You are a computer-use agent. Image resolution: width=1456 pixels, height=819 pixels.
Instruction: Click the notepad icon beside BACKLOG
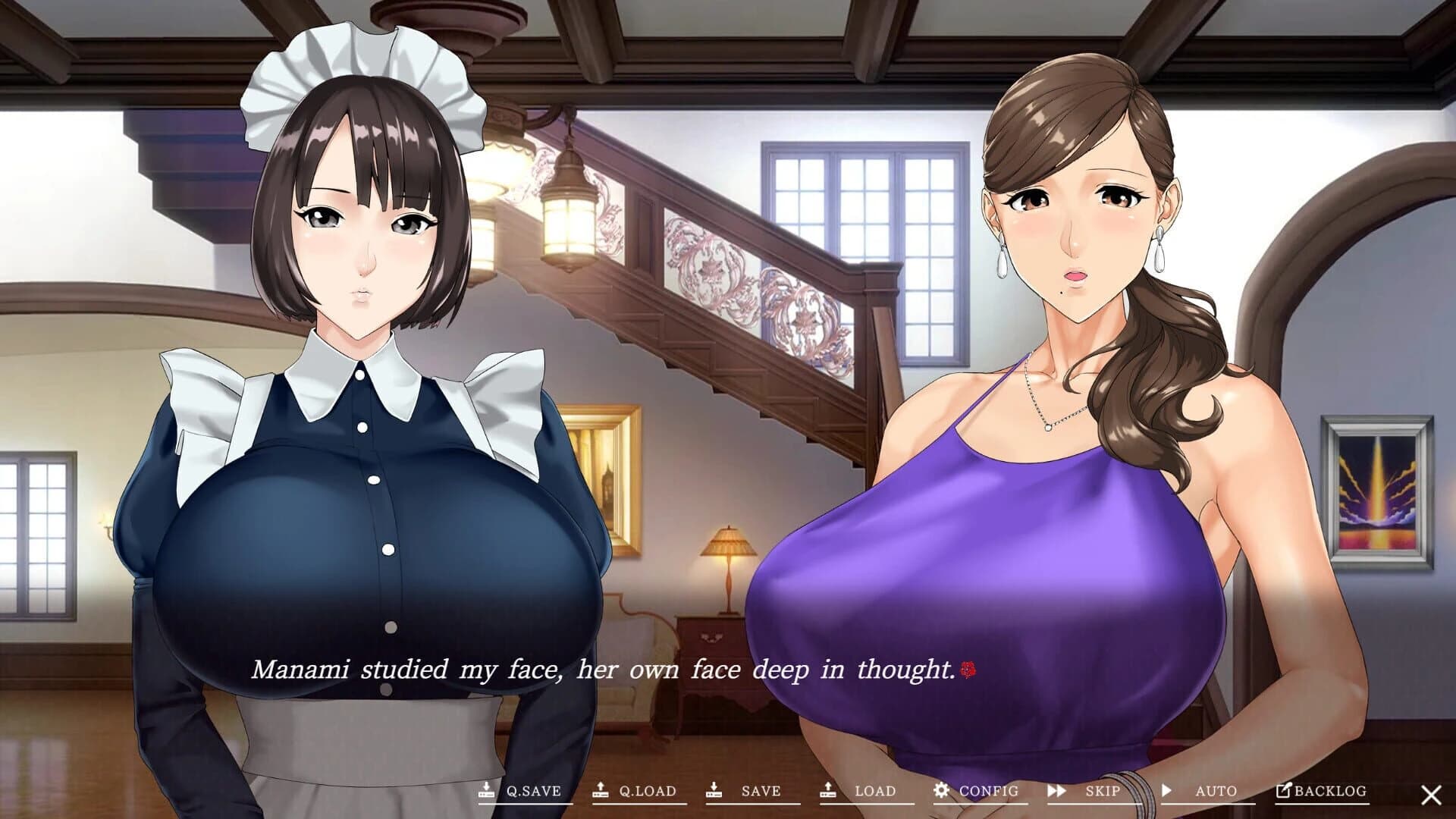click(x=1283, y=790)
